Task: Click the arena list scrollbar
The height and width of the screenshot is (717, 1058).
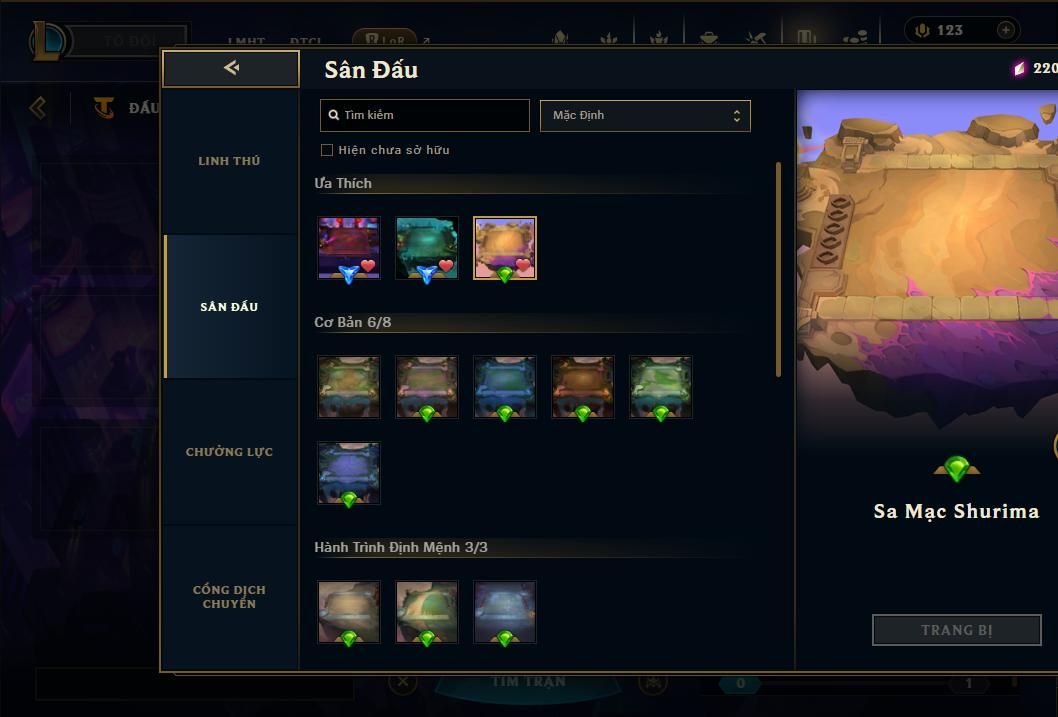Action: 779,270
